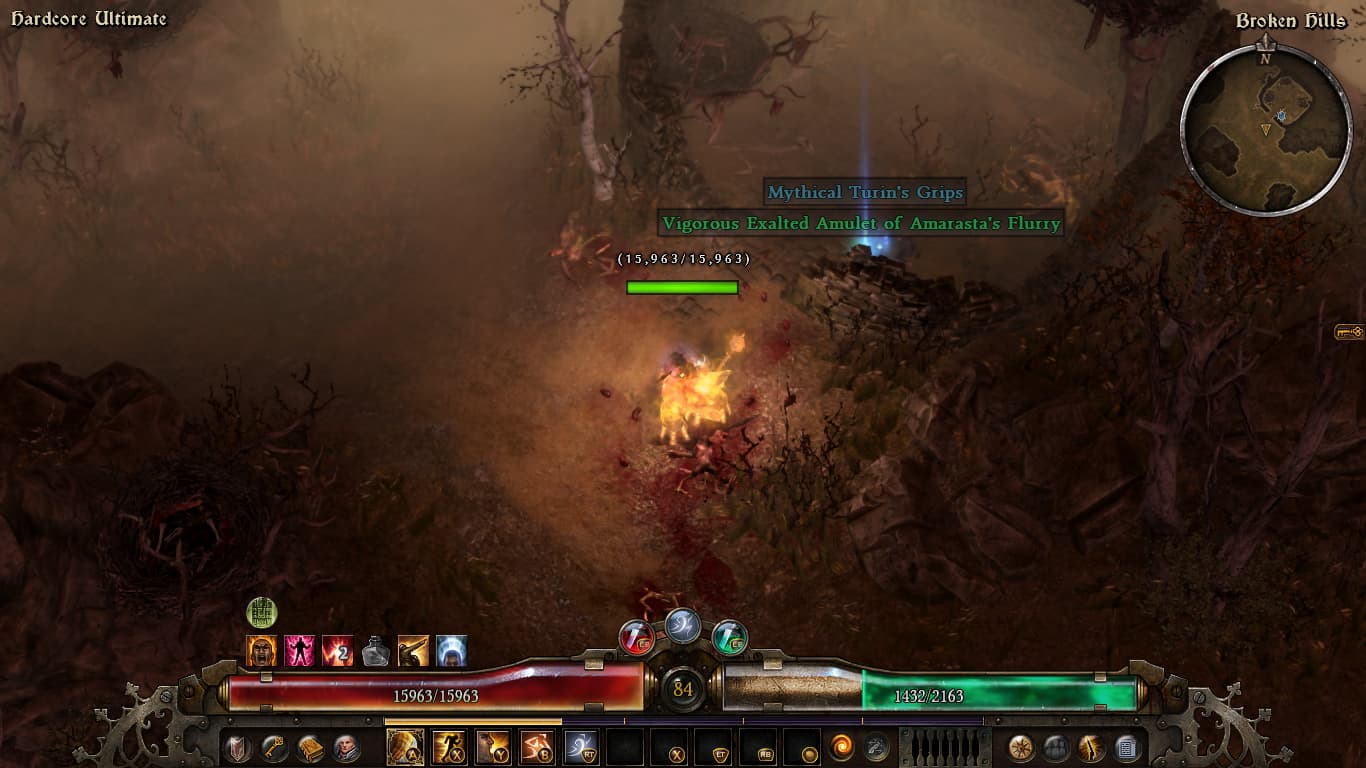The height and width of the screenshot is (768, 1366).
Task: Open the Broken Hills minimap
Action: coord(1266,129)
